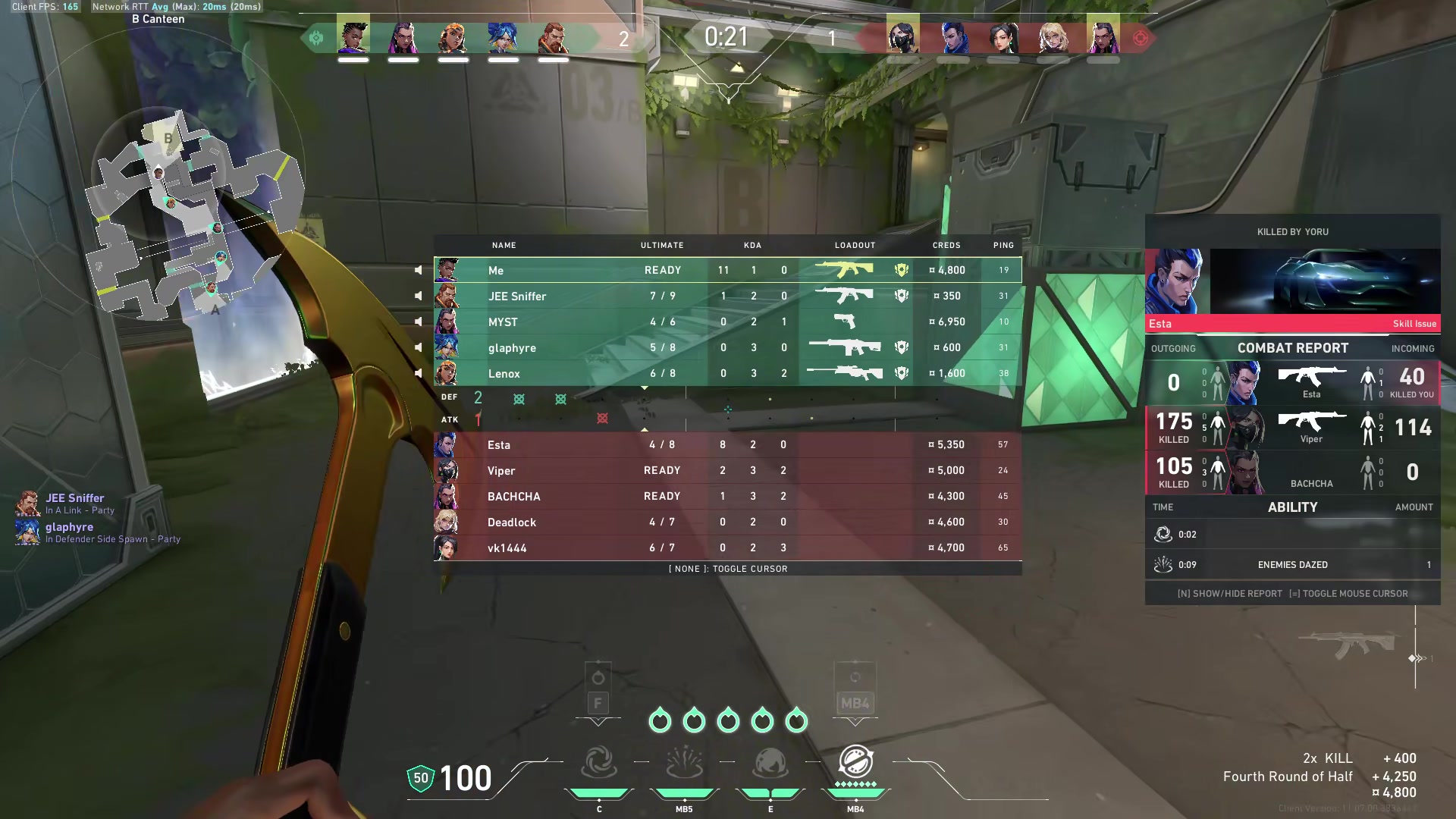1456x819 pixels.
Task: Click the E-slot ability icon
Action: (x=770, y=763)
